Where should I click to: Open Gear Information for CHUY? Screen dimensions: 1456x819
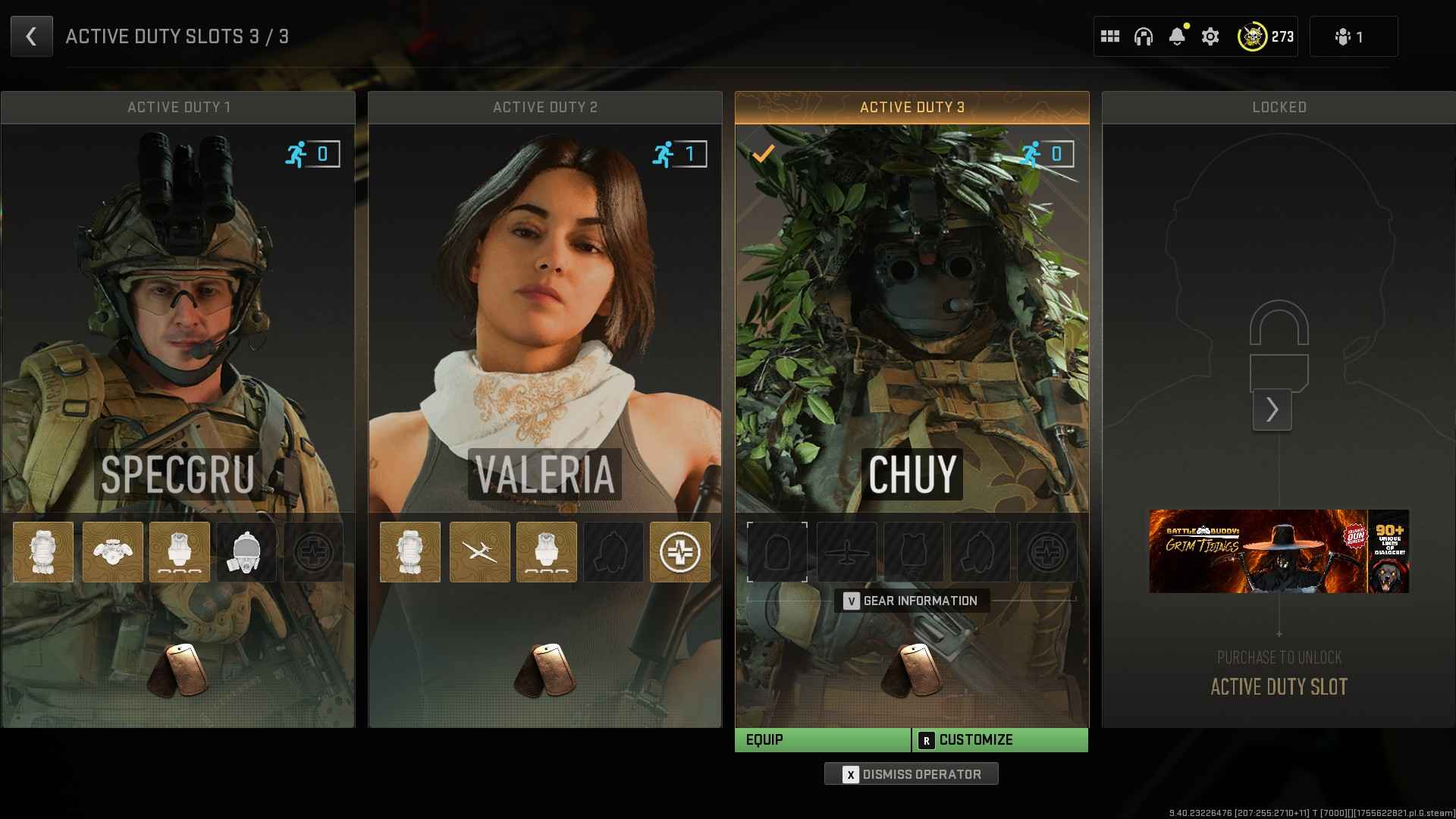click(912, 601)
